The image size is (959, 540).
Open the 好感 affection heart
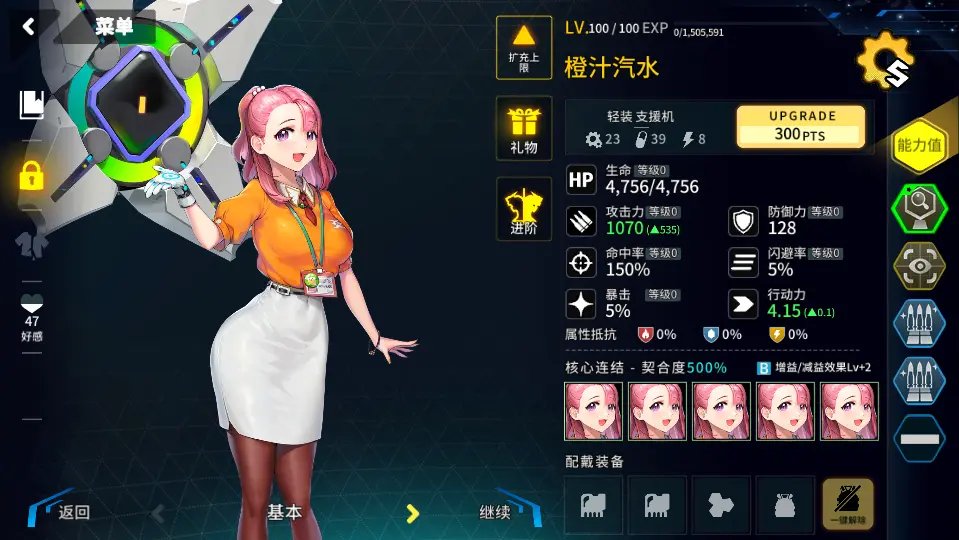coord(32,312)
